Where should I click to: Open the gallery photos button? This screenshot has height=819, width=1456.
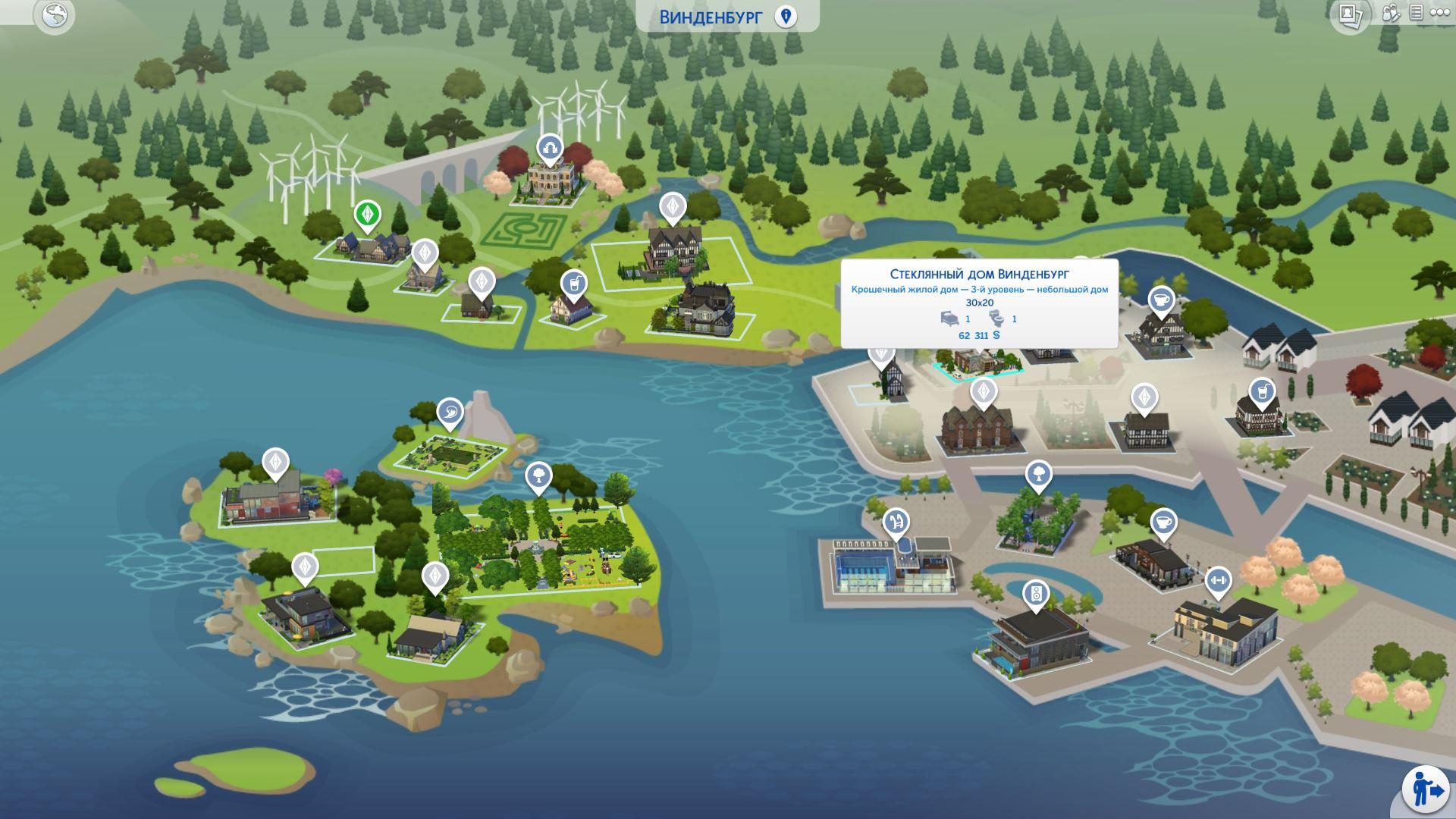click(x=1350, y=14)
